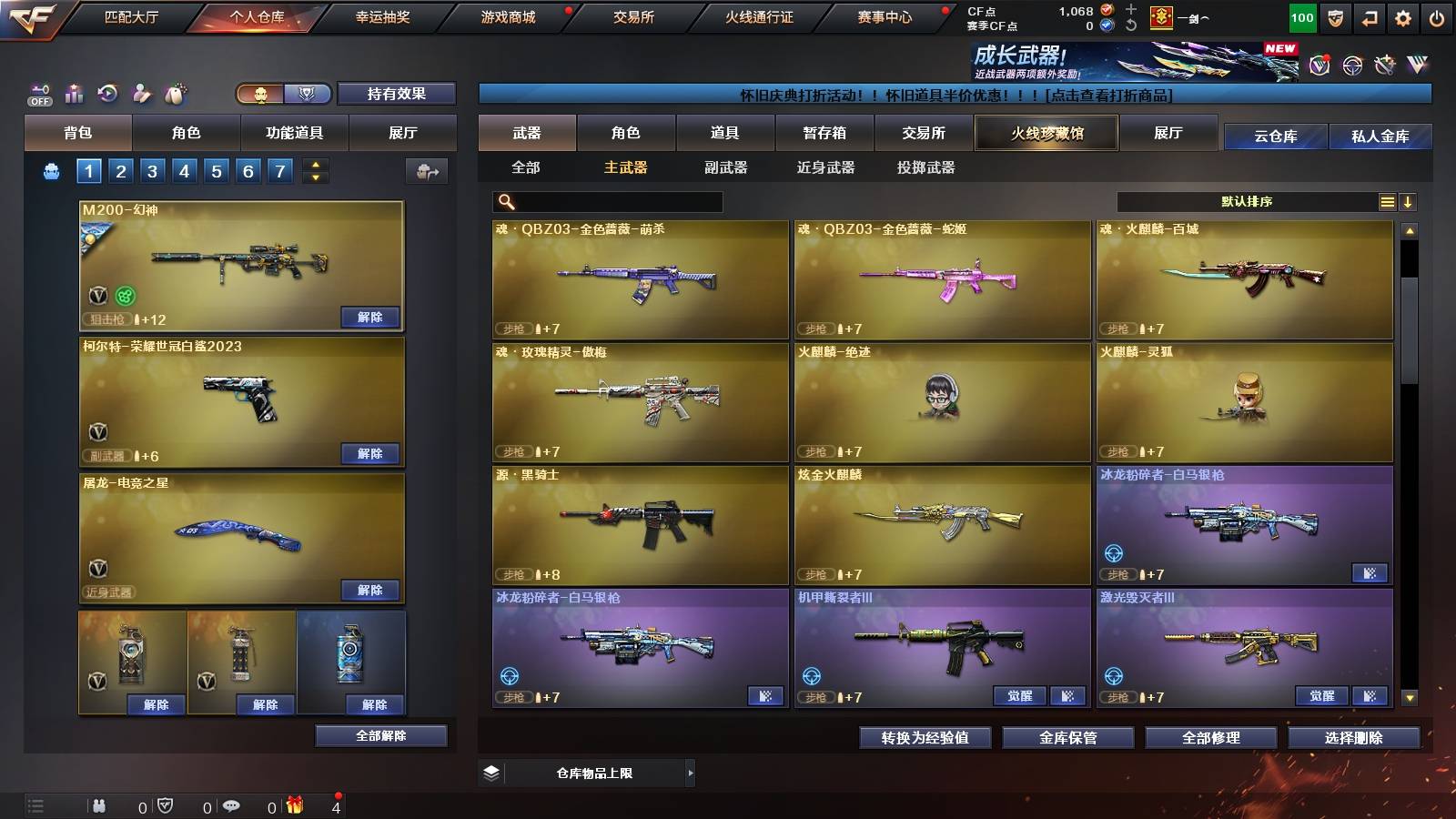Switch the display toggle to the trophy side
The image size is (1456, 819).
point(308,95)
